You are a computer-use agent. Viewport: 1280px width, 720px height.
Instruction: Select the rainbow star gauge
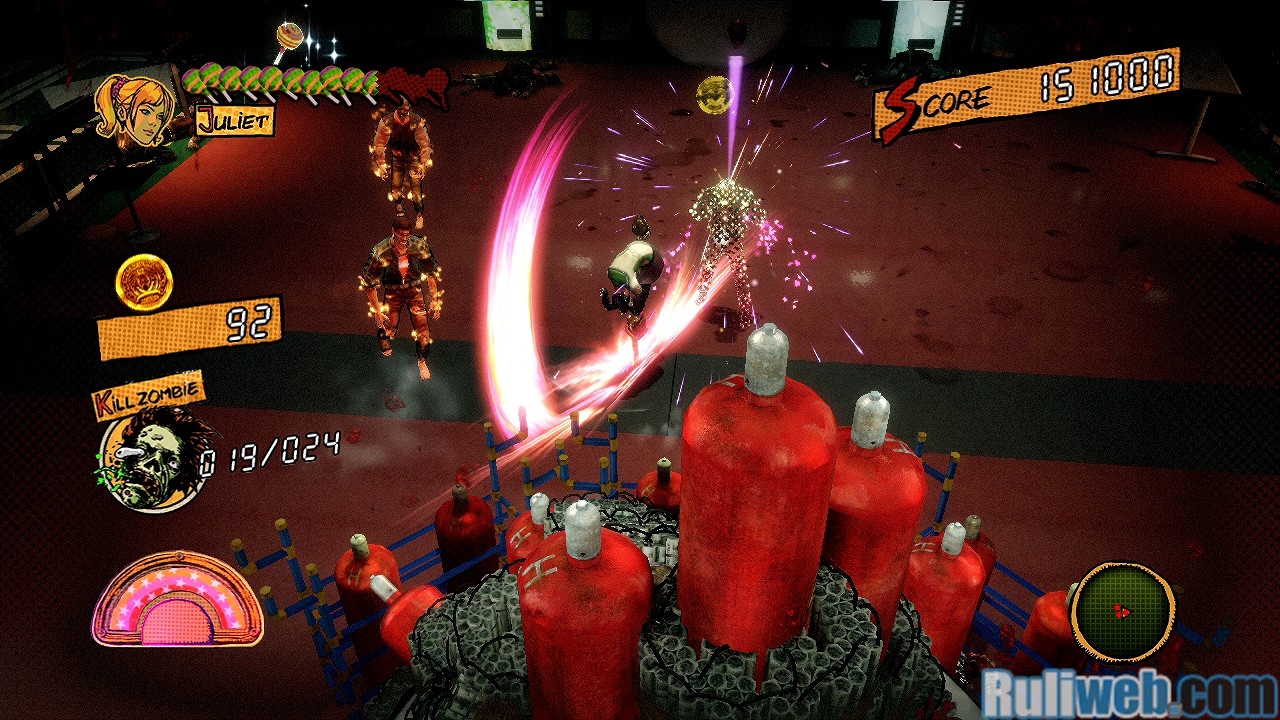(x=177, y=600)
